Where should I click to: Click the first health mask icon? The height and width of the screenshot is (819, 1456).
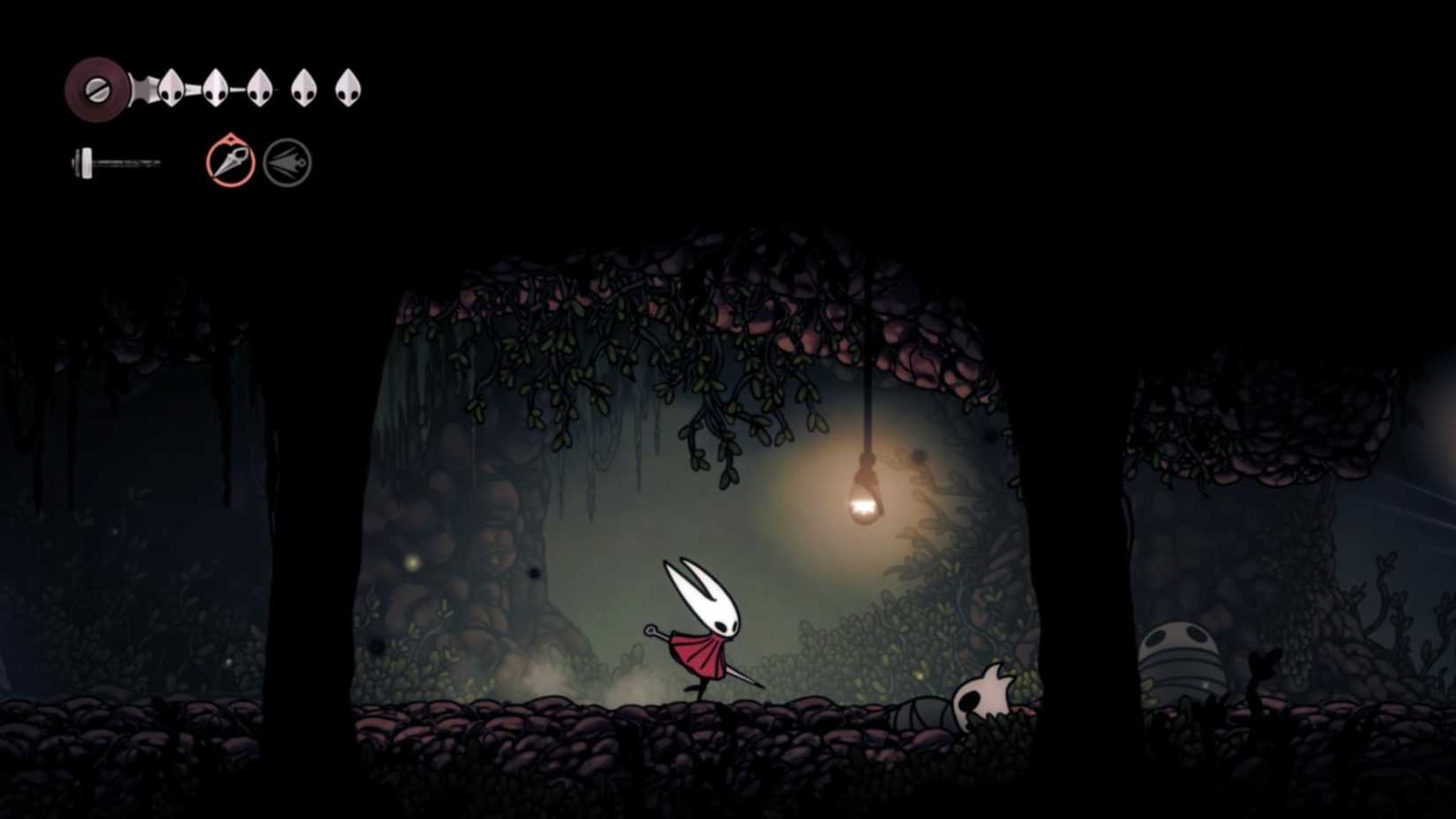(169, 86)
